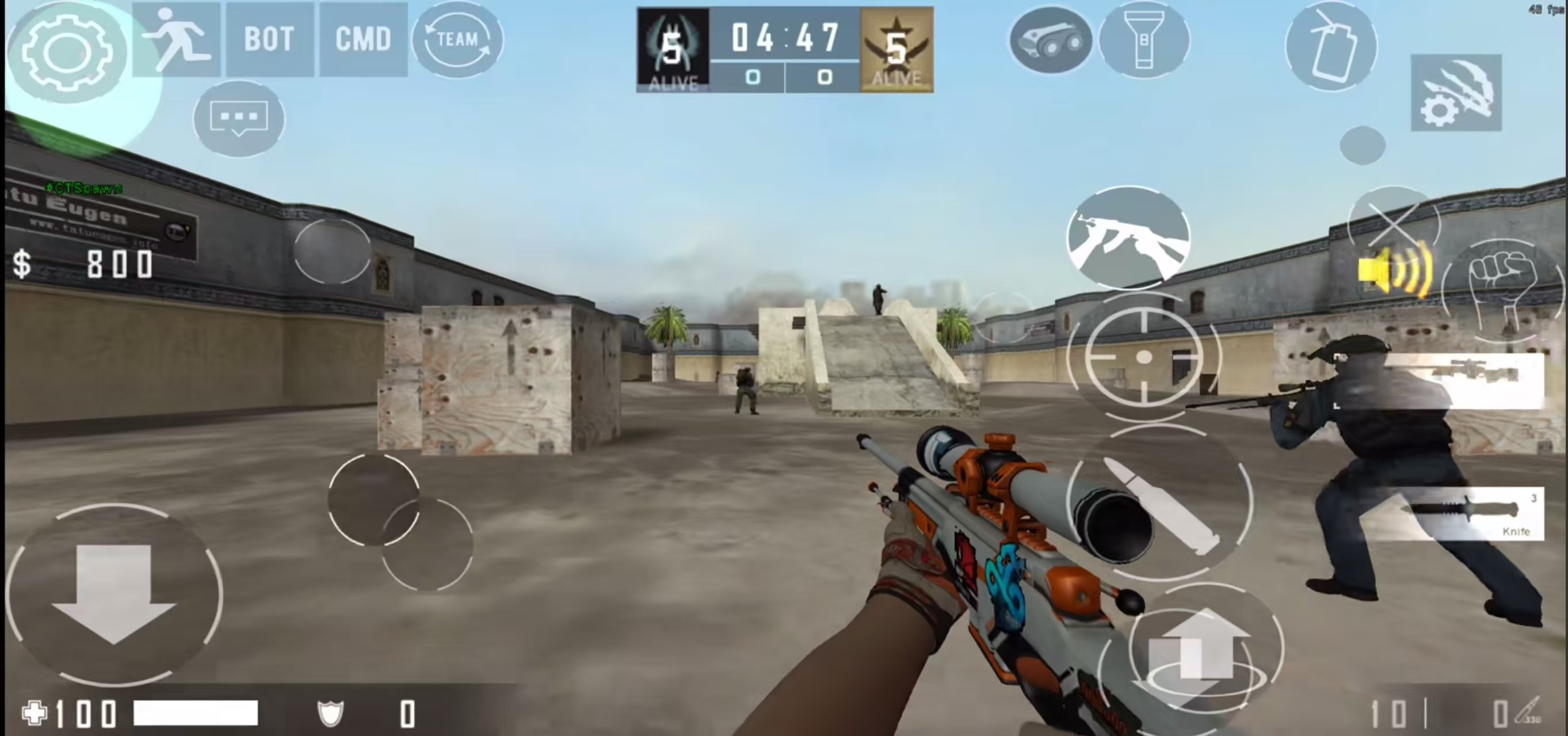Fire using the bullet button

pos(1161,504)
